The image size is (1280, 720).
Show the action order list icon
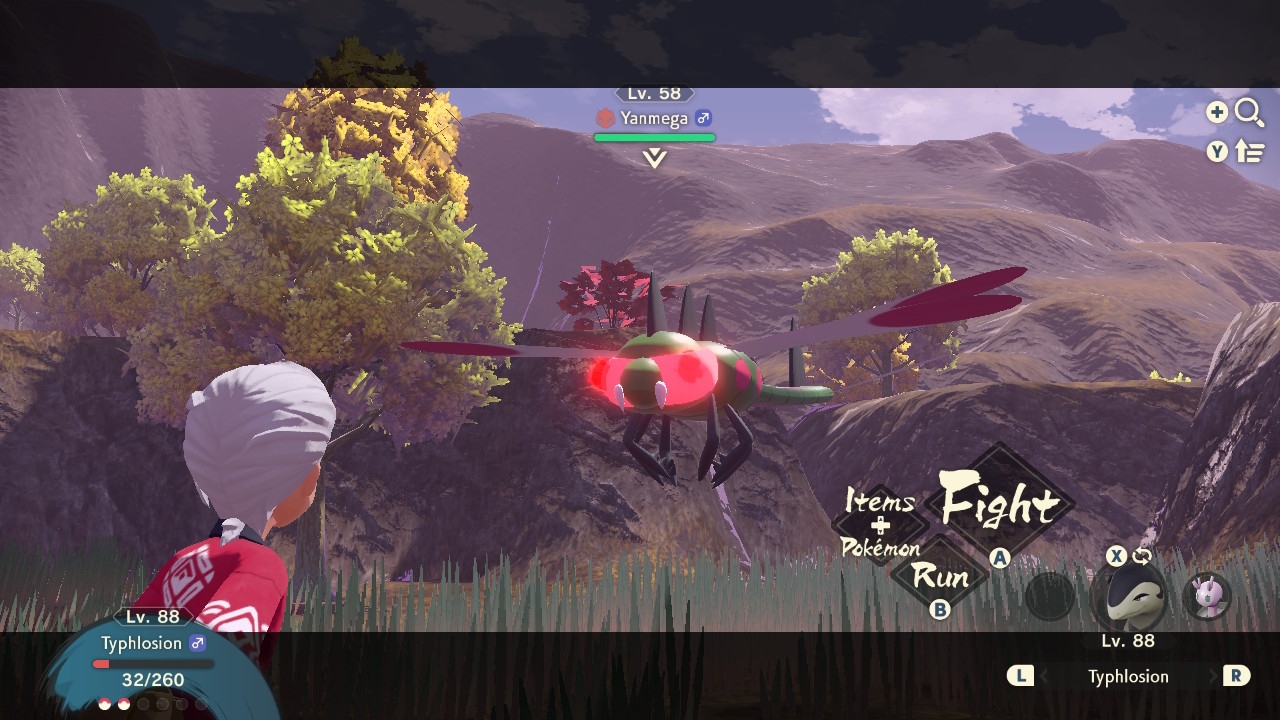(x=1250, y=151)
